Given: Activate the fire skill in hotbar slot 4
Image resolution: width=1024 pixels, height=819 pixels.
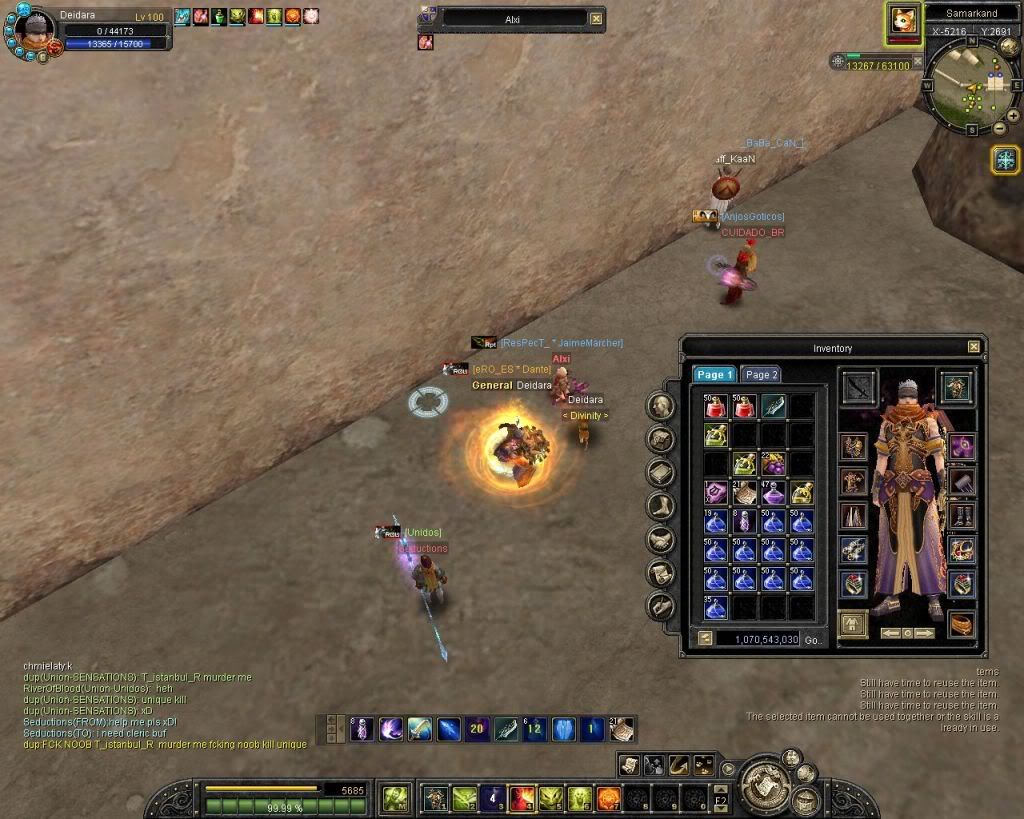Looking at the screenshot, I should (x=523, y=798).
